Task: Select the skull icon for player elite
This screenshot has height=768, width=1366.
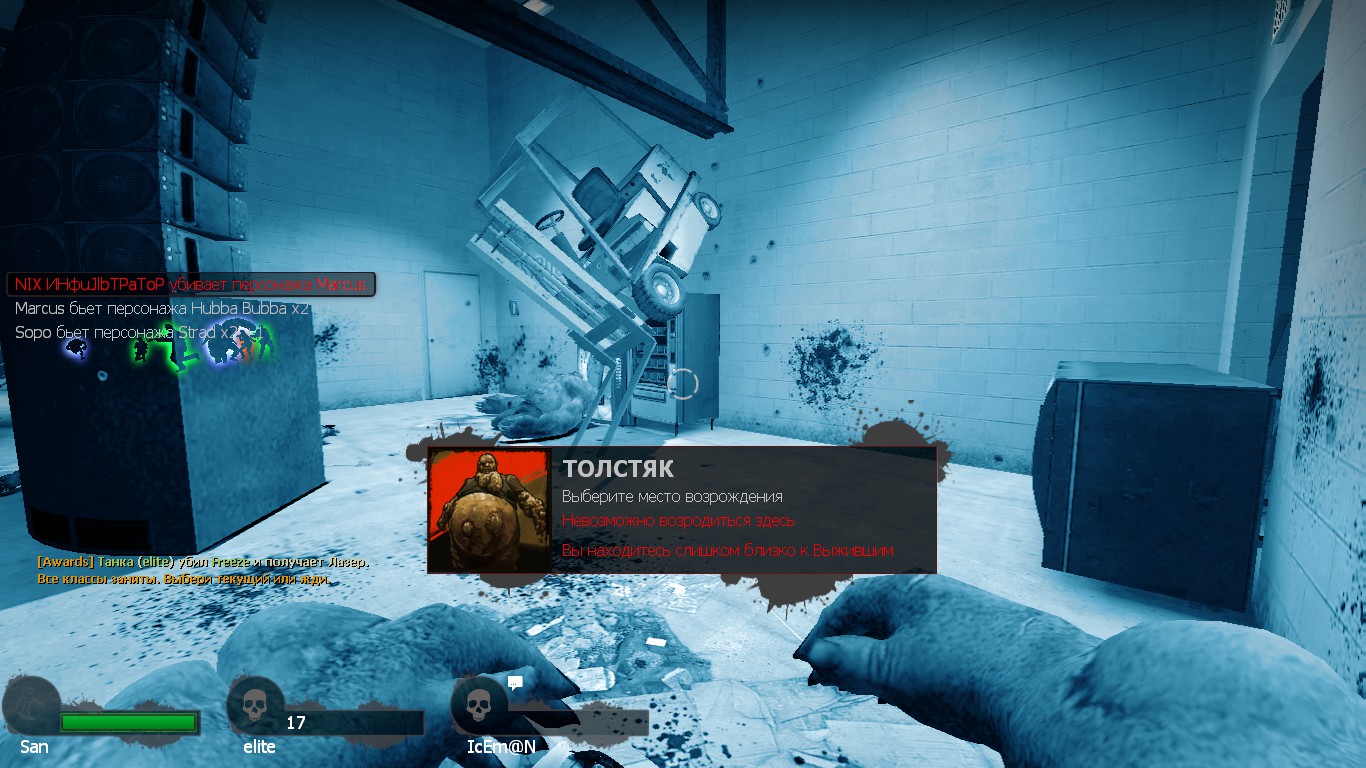Action: 254,706
